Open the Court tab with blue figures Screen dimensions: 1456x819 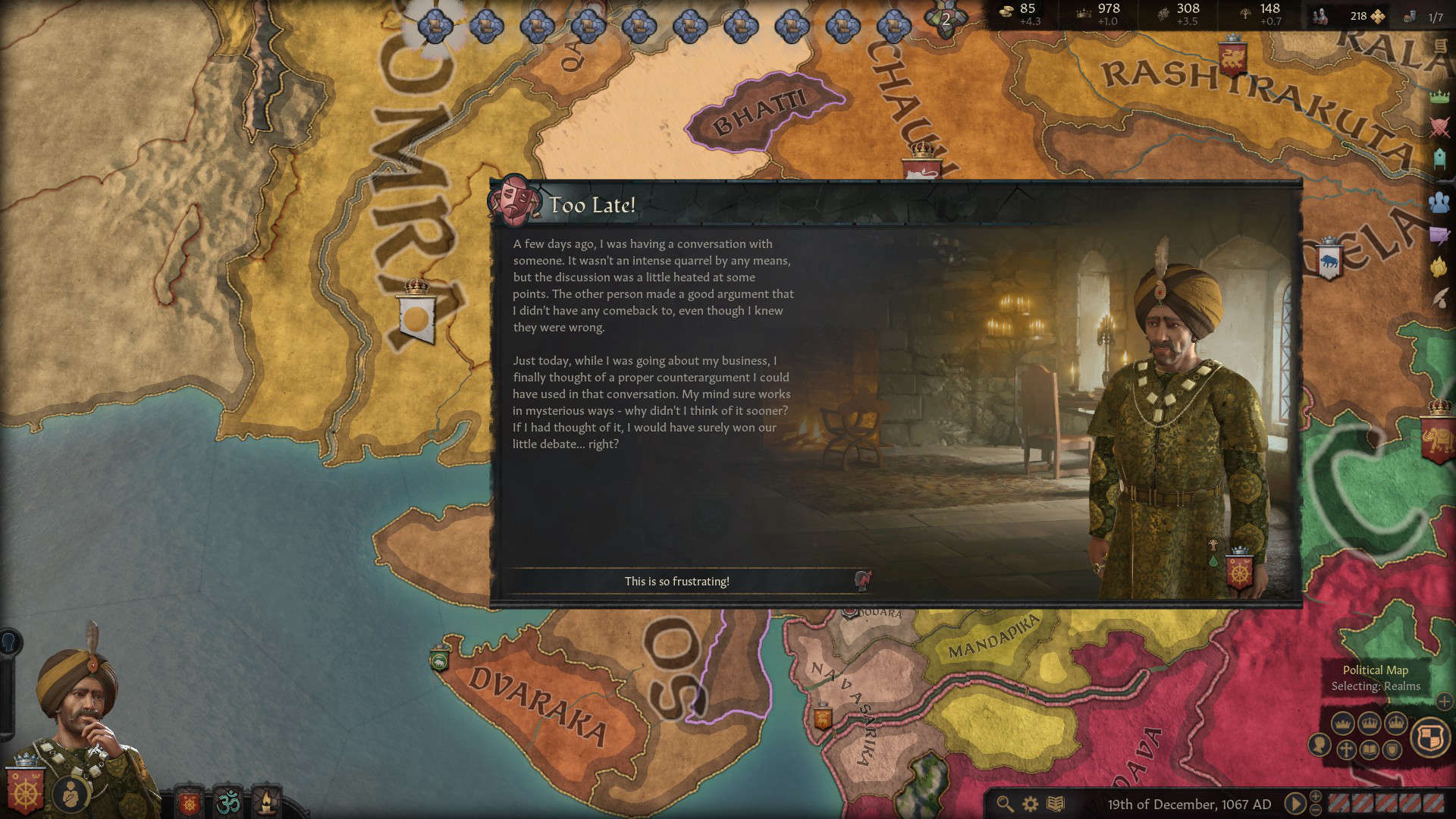coord(1439,202)
